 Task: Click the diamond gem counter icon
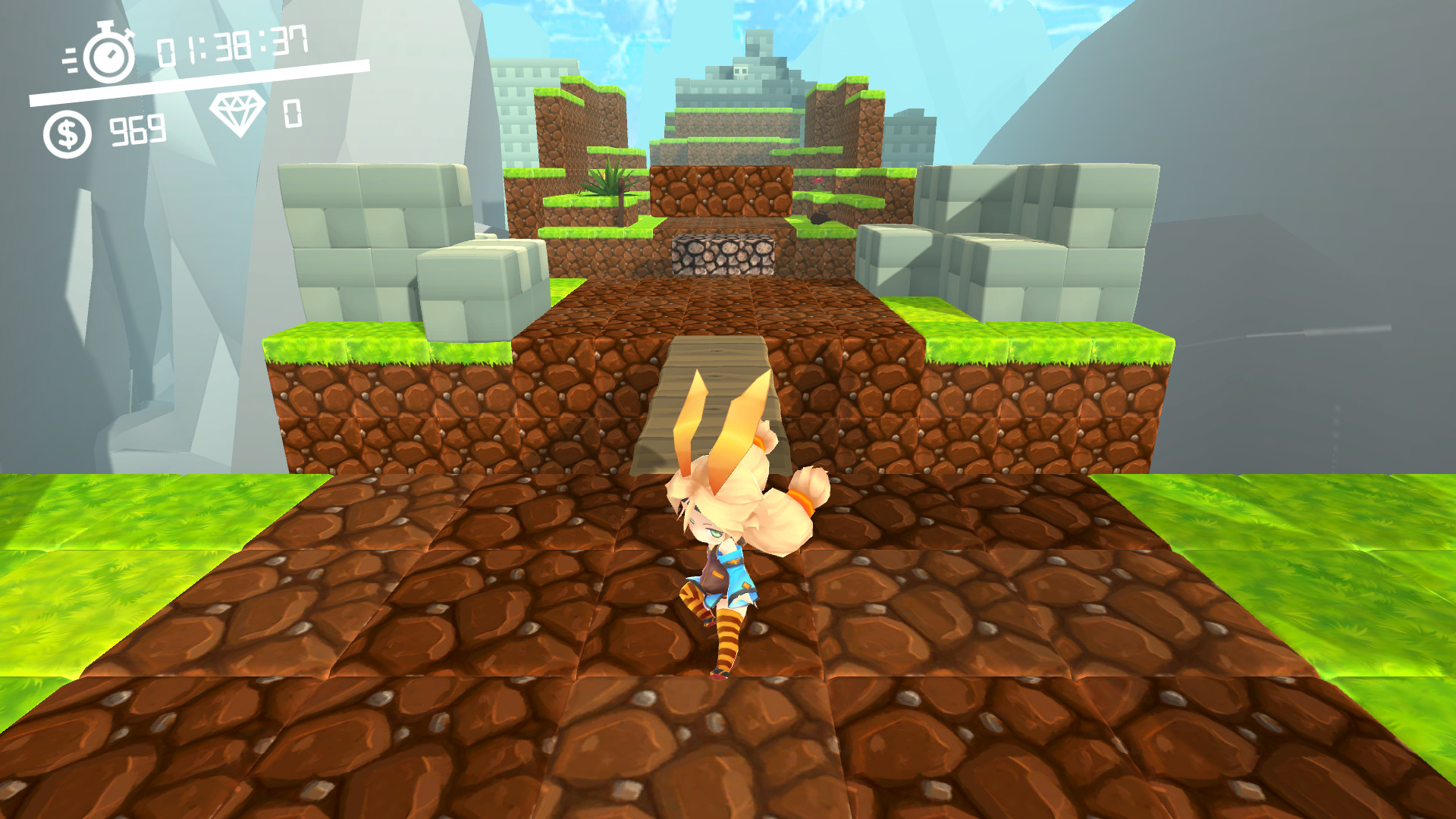point(239,115)
